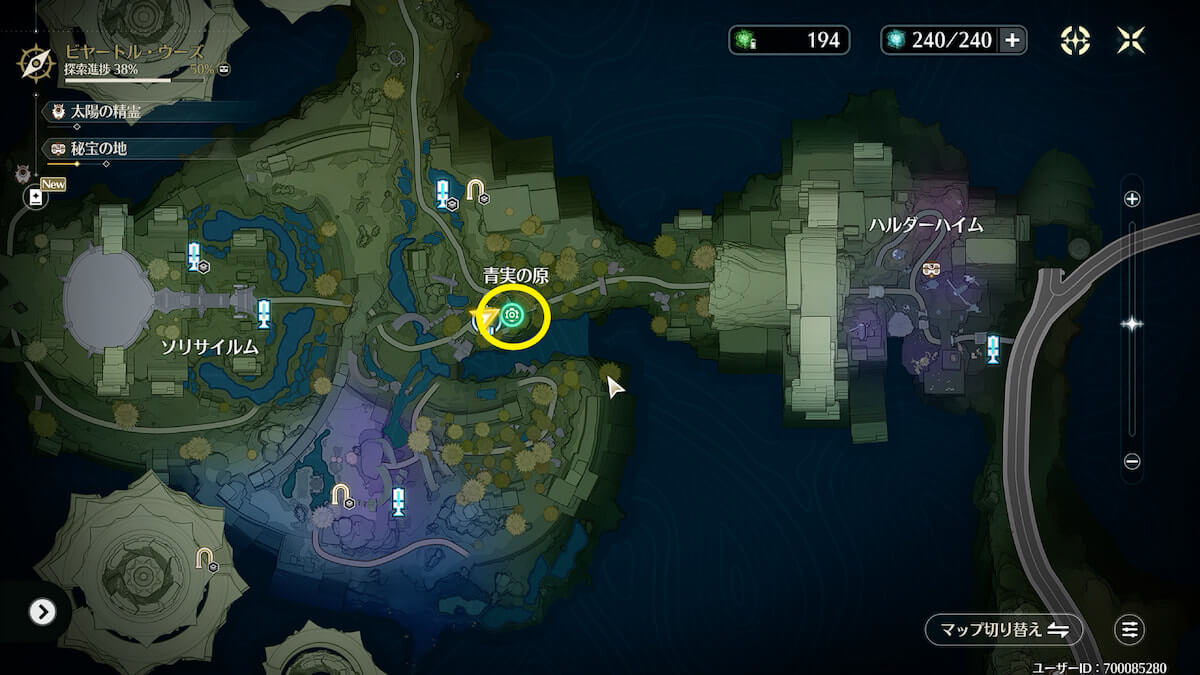Click the zoom slider's star handle
The width and height of the screenshot is (1200, 675).
point(1132,323)
